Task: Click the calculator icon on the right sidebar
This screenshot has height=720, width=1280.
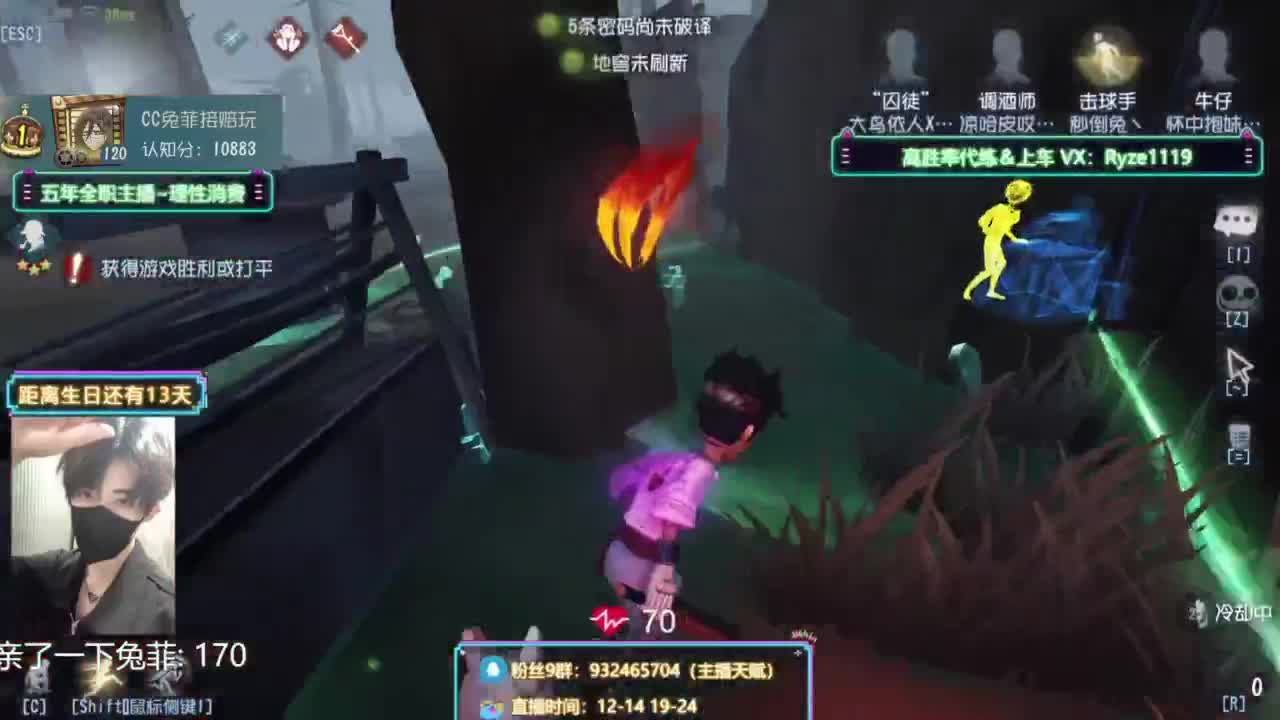Action: 1240,437
